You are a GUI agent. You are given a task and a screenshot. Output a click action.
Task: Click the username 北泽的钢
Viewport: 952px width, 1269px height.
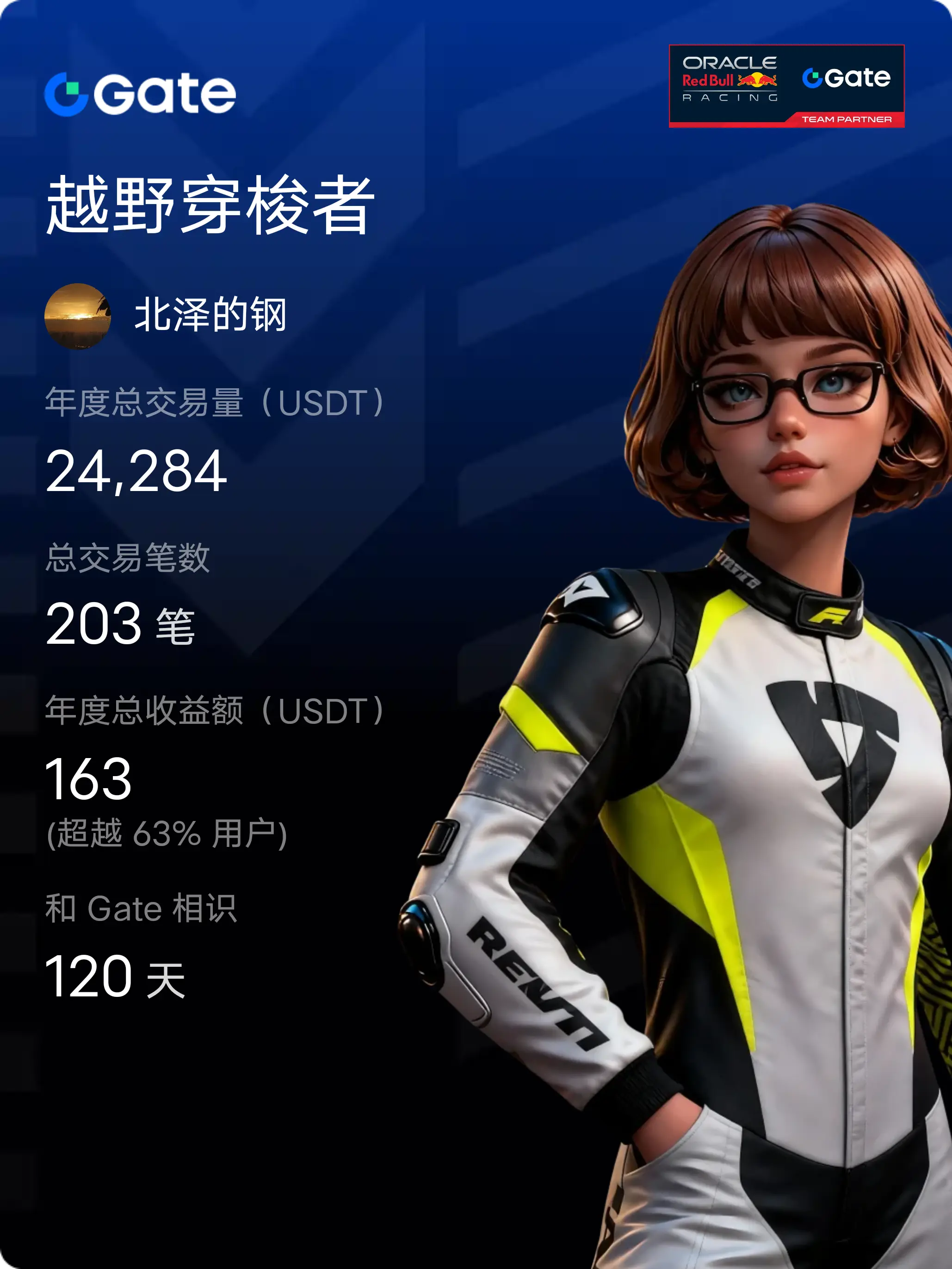210,315
